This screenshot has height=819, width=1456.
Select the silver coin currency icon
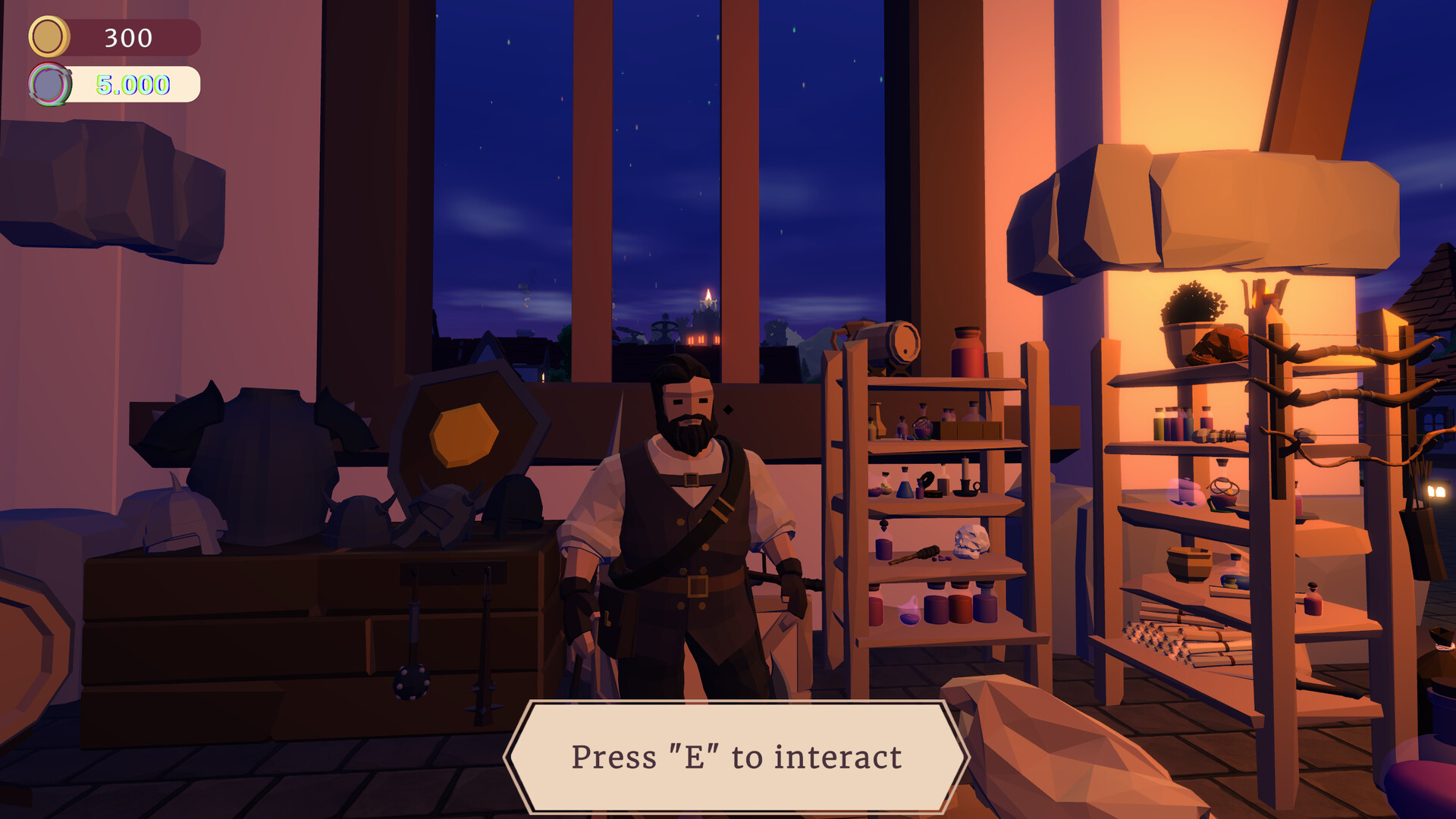50,83
